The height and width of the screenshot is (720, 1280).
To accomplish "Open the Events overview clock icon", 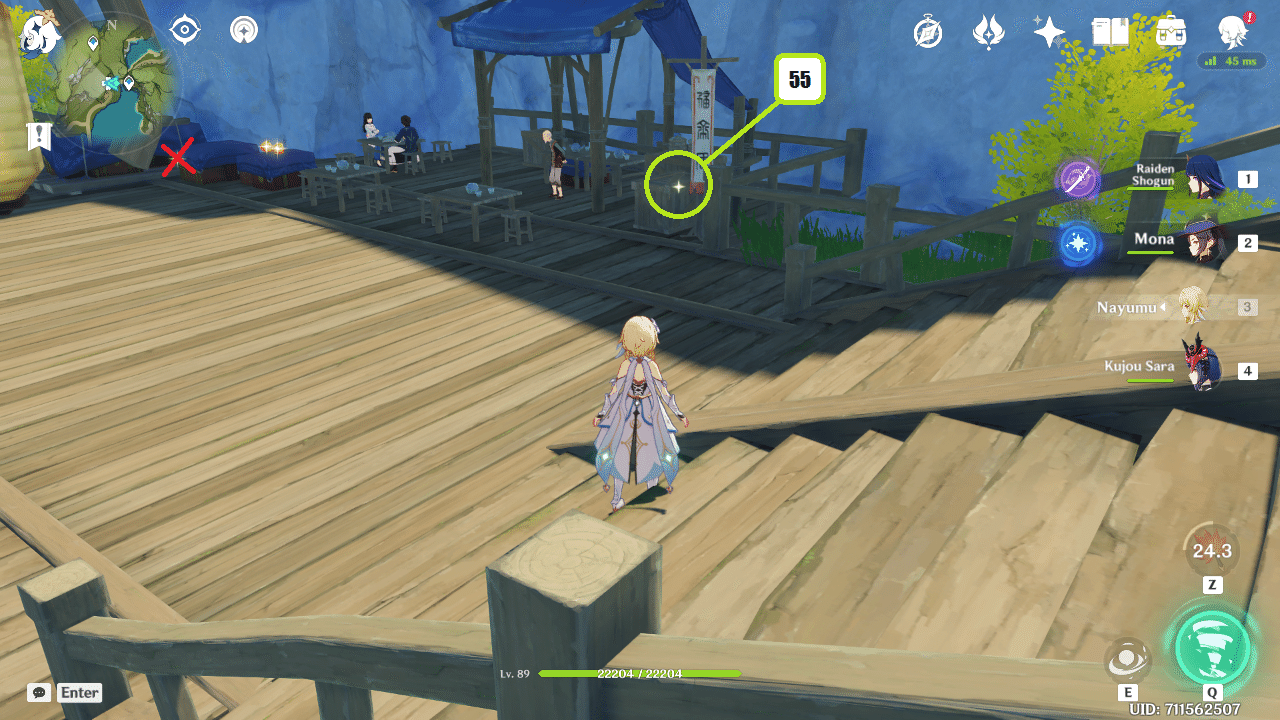I will coord(927,31).
